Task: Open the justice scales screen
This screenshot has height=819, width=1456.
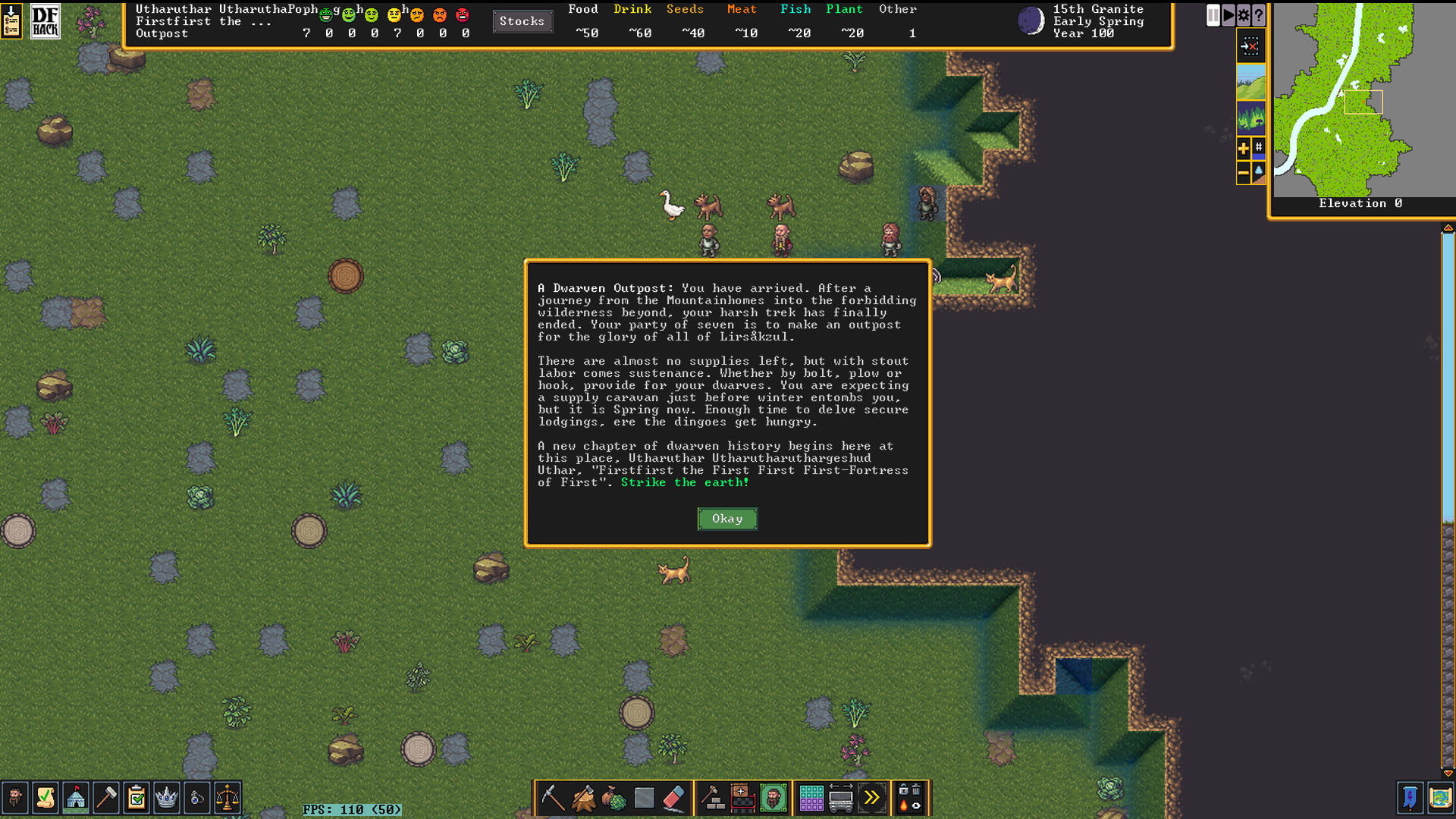Action: (x=227, y=798)
